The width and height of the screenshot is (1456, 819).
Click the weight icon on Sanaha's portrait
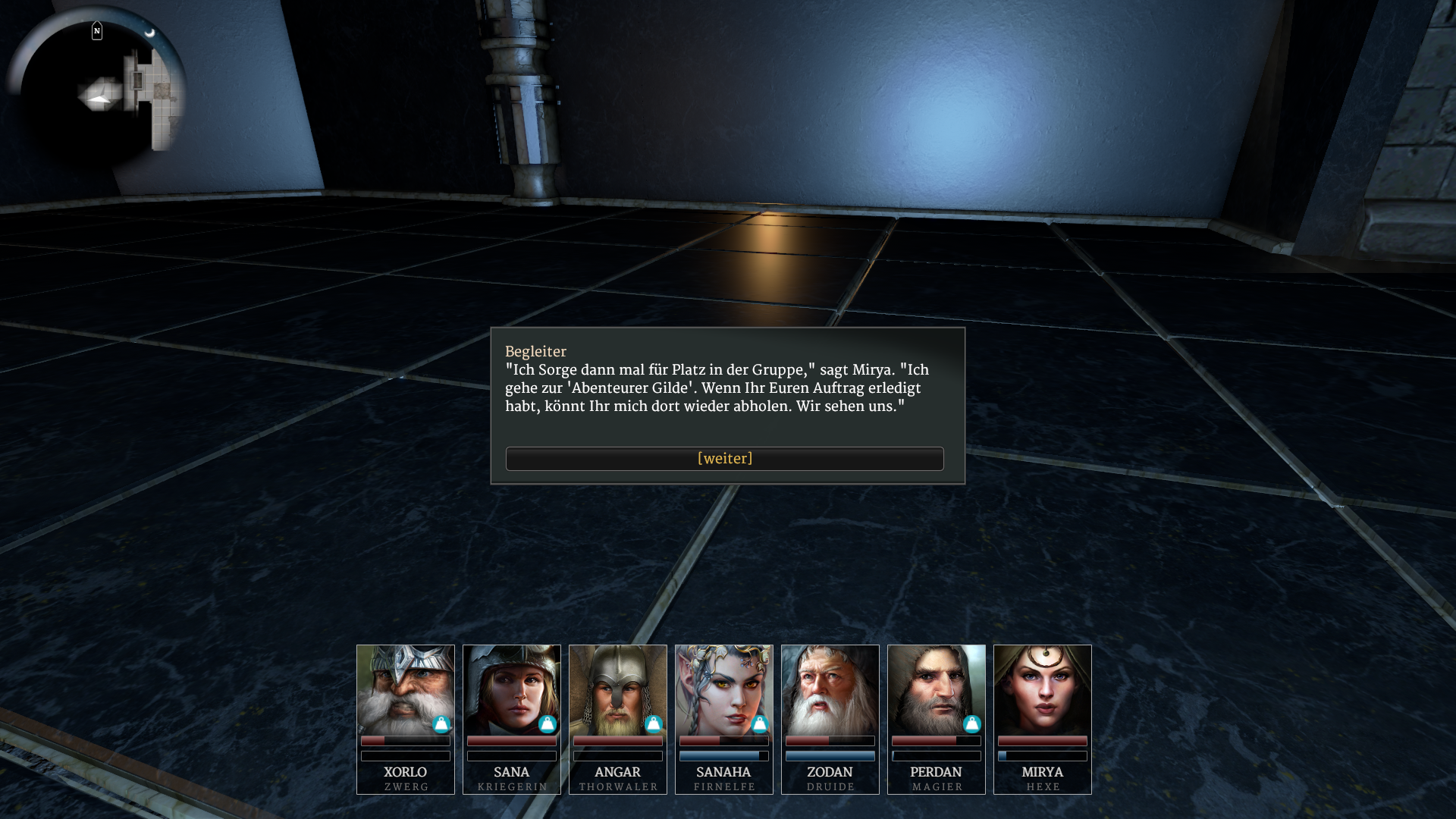(760, 724)
